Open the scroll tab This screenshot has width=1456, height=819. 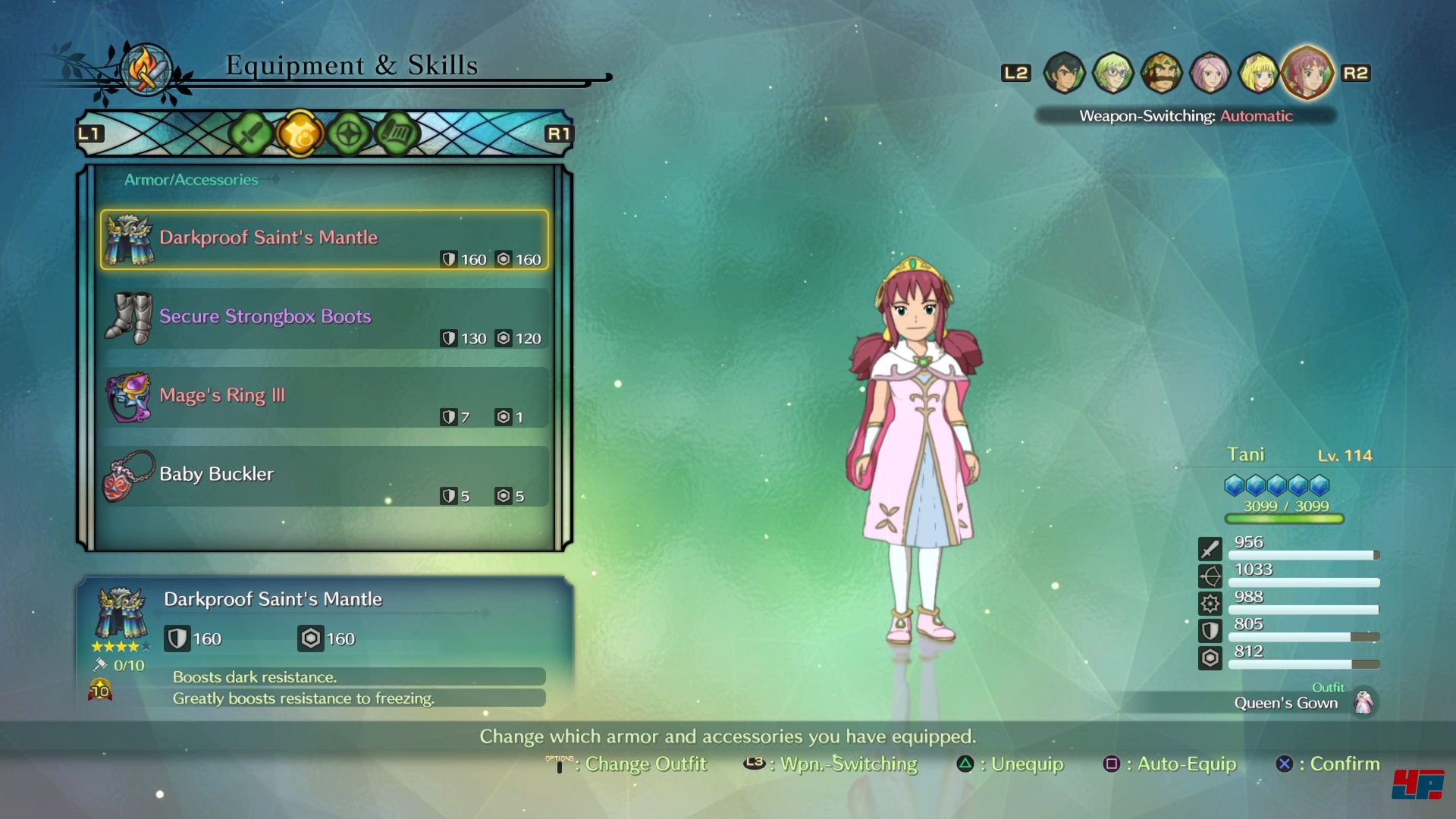click(x=397, y=134)
